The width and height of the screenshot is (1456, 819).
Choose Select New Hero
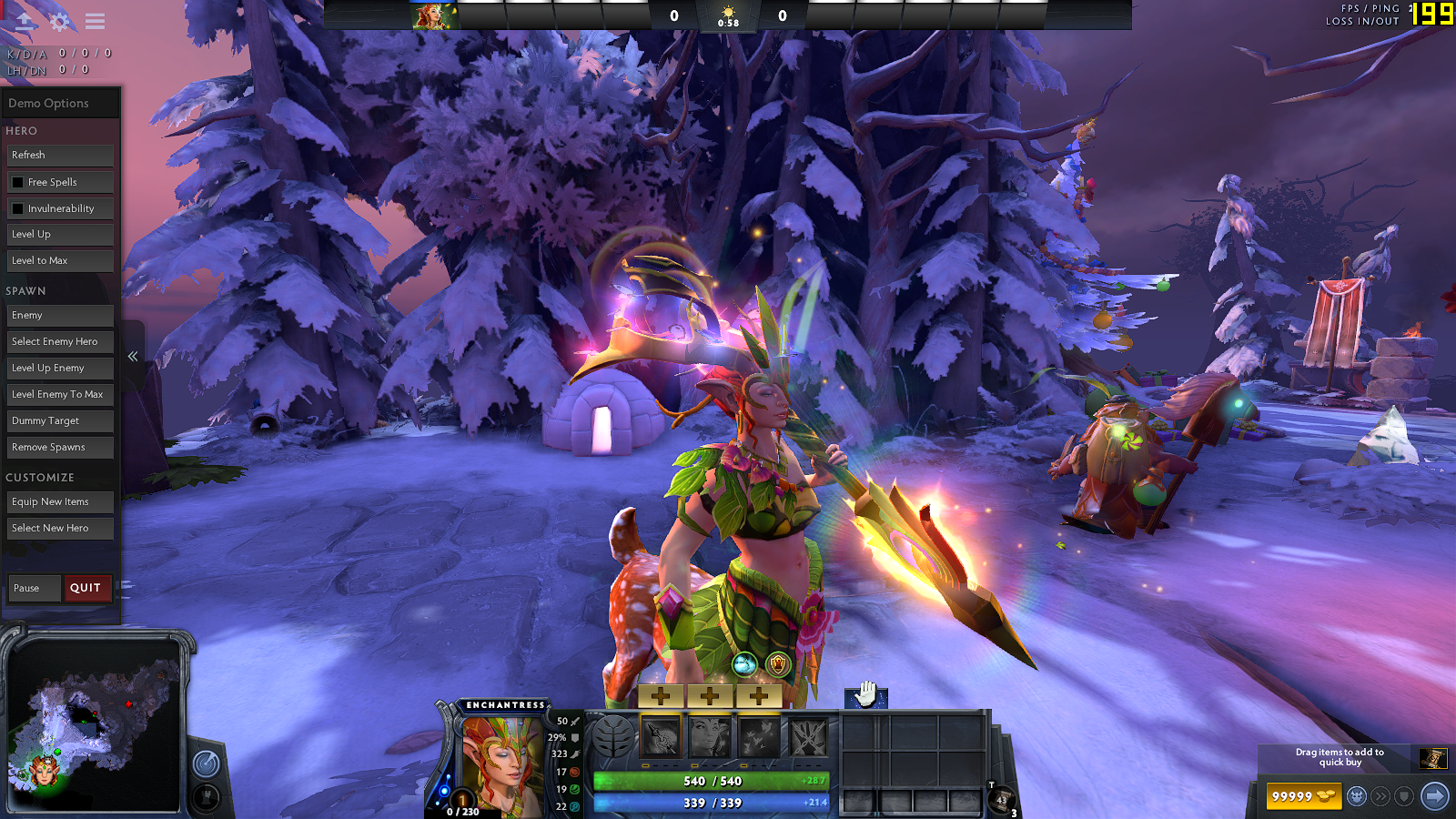coord(60,529)
